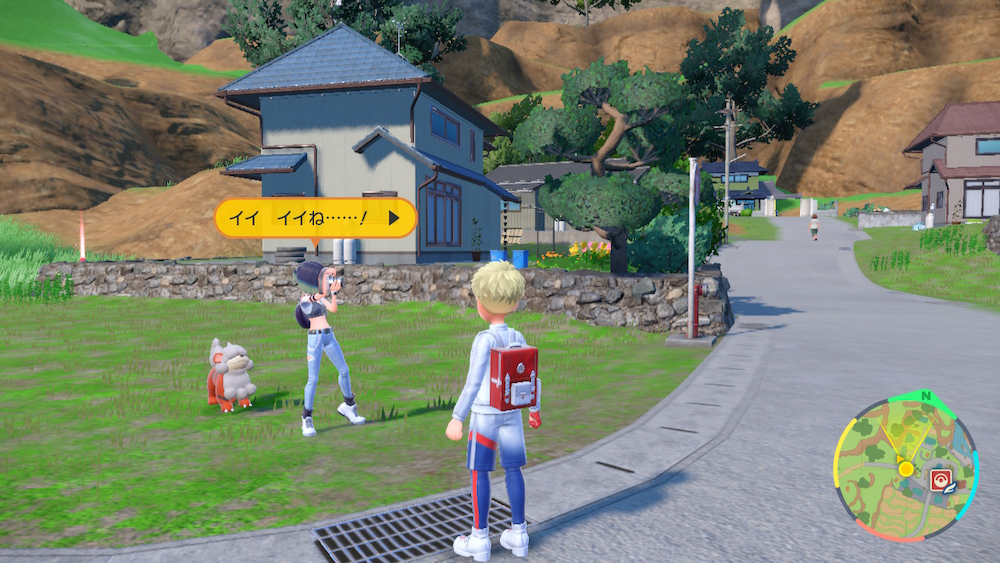The width and height of the screenshot is (1000, 563).
Task: Open the circular minimap
Action: click(x=905, y=468)
